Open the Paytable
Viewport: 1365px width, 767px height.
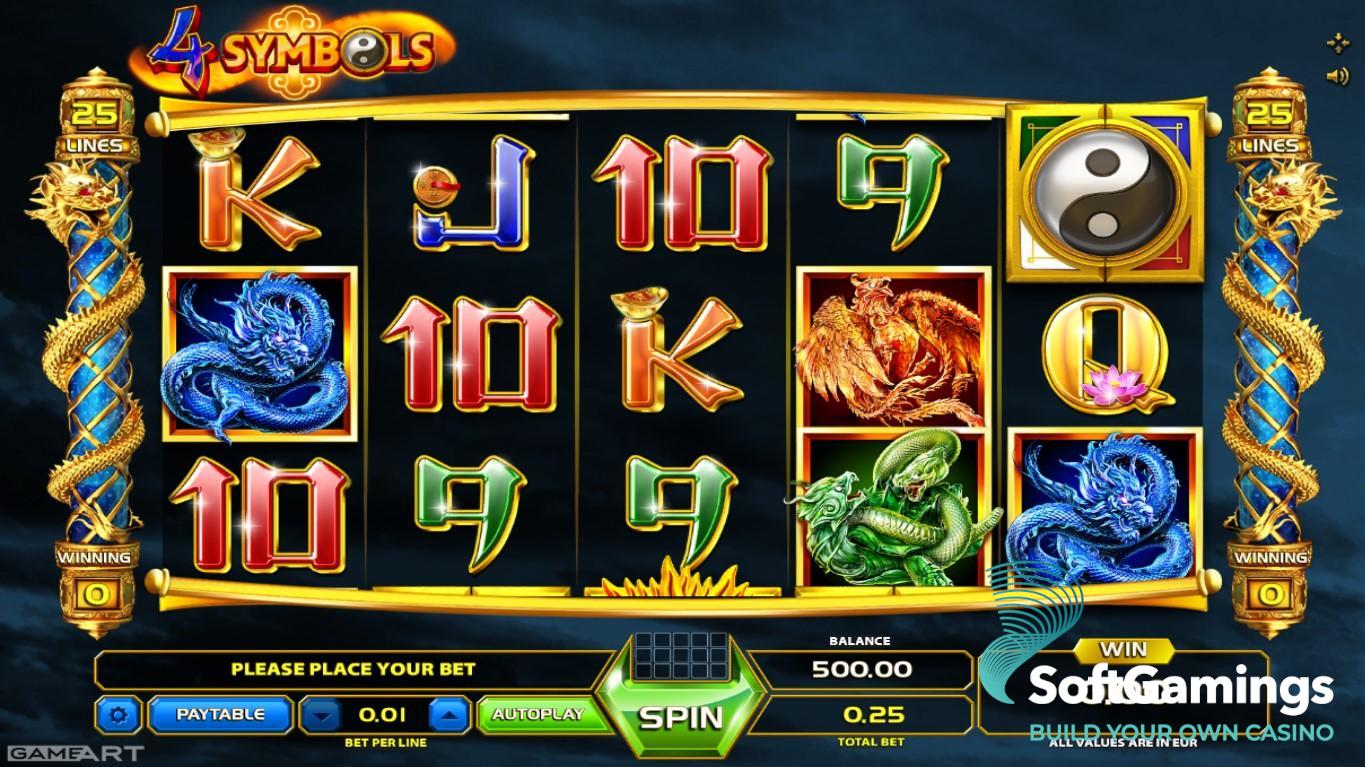(x=220, y=715)
